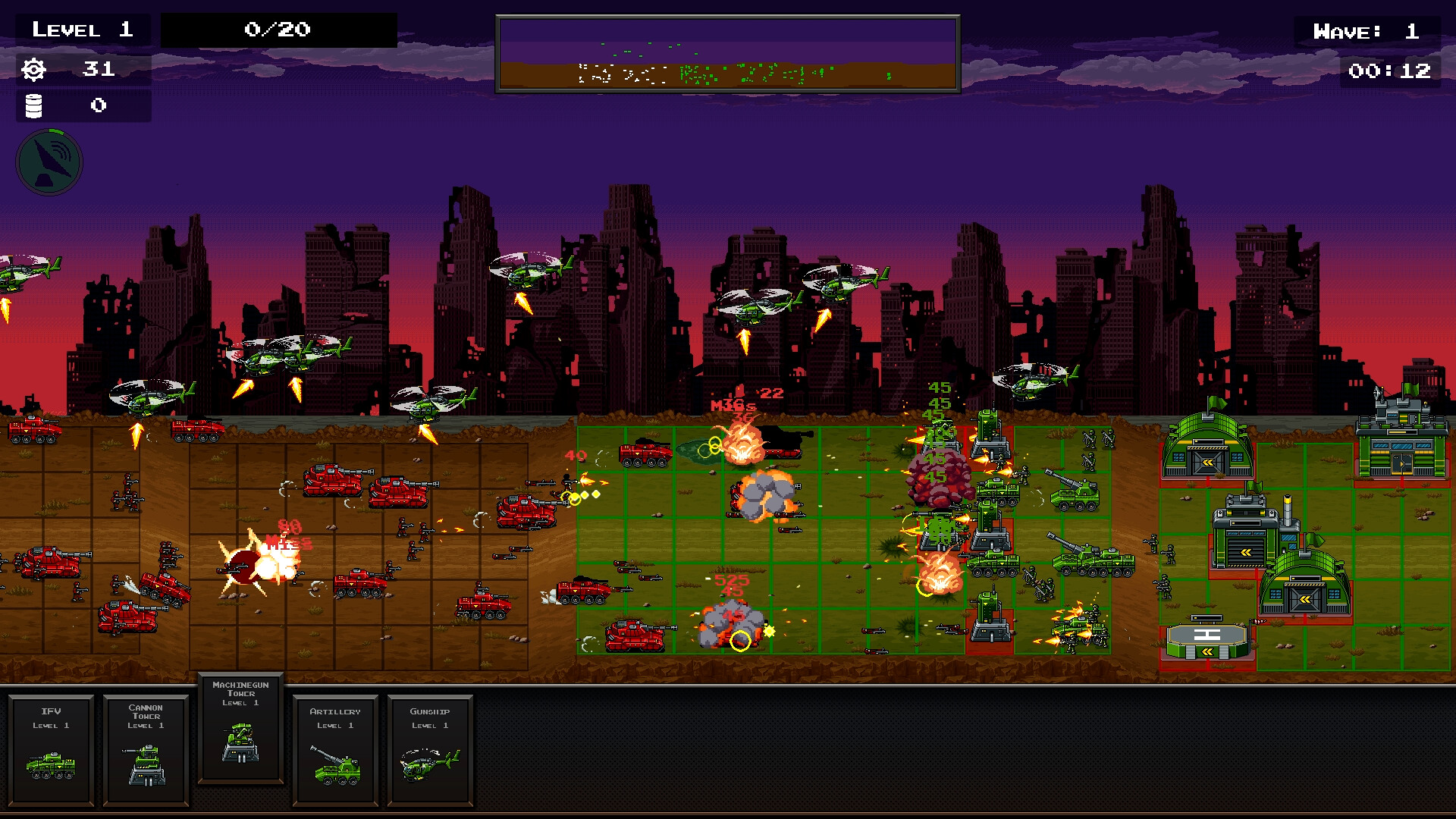
Task: Click the helipad marked with H
Action: [x=1206, y=636]
